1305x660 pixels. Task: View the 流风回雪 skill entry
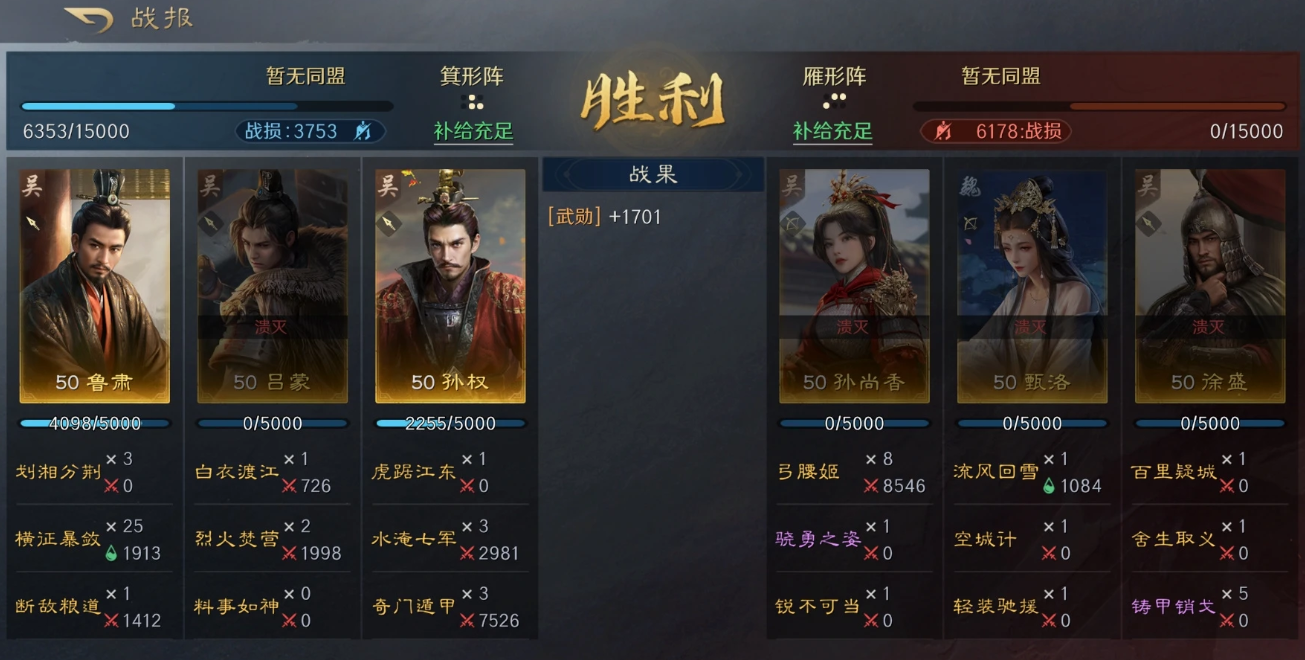[996, 472]
